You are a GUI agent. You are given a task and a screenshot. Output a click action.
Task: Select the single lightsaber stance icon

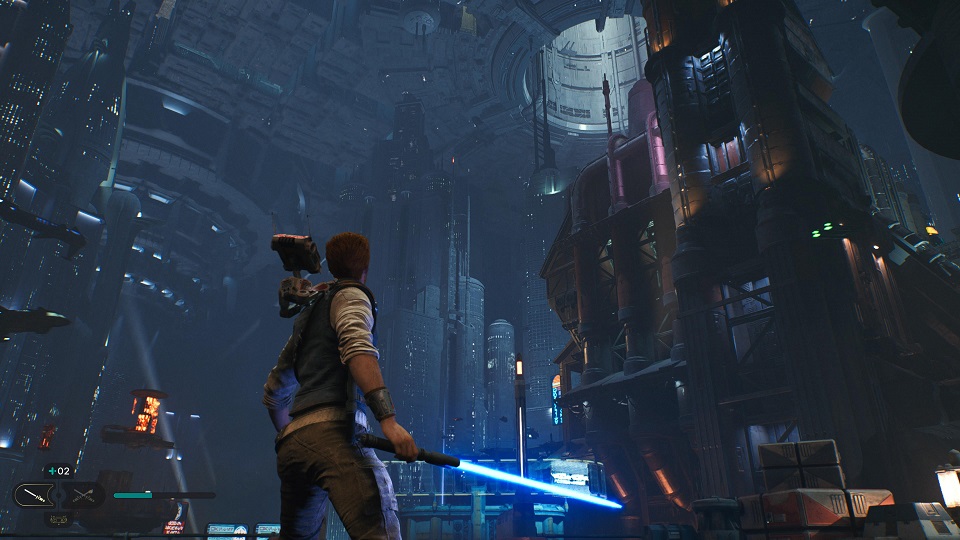click(x=33, y=495)
